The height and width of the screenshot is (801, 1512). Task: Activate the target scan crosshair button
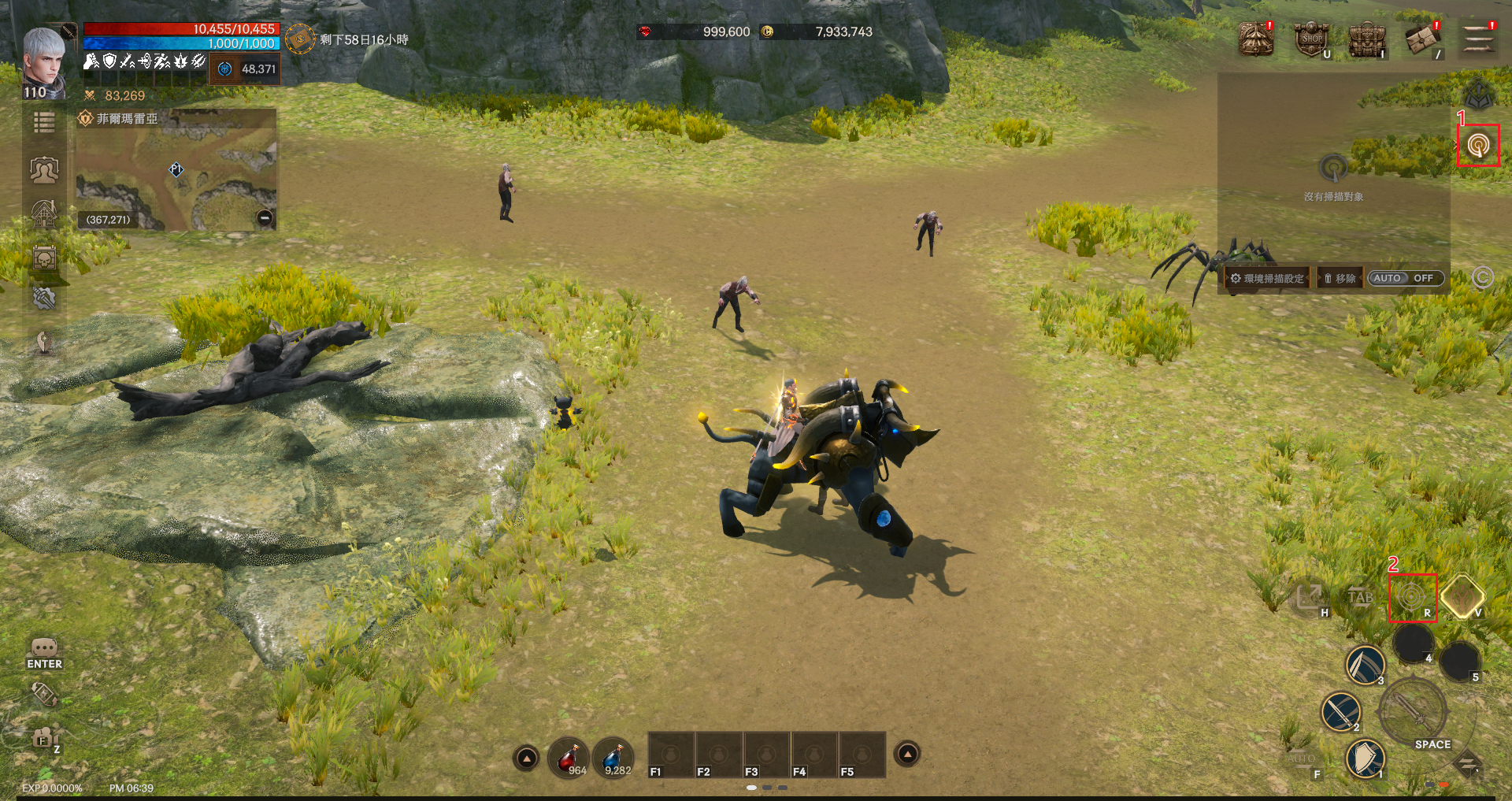click(x=1411, y=598)
